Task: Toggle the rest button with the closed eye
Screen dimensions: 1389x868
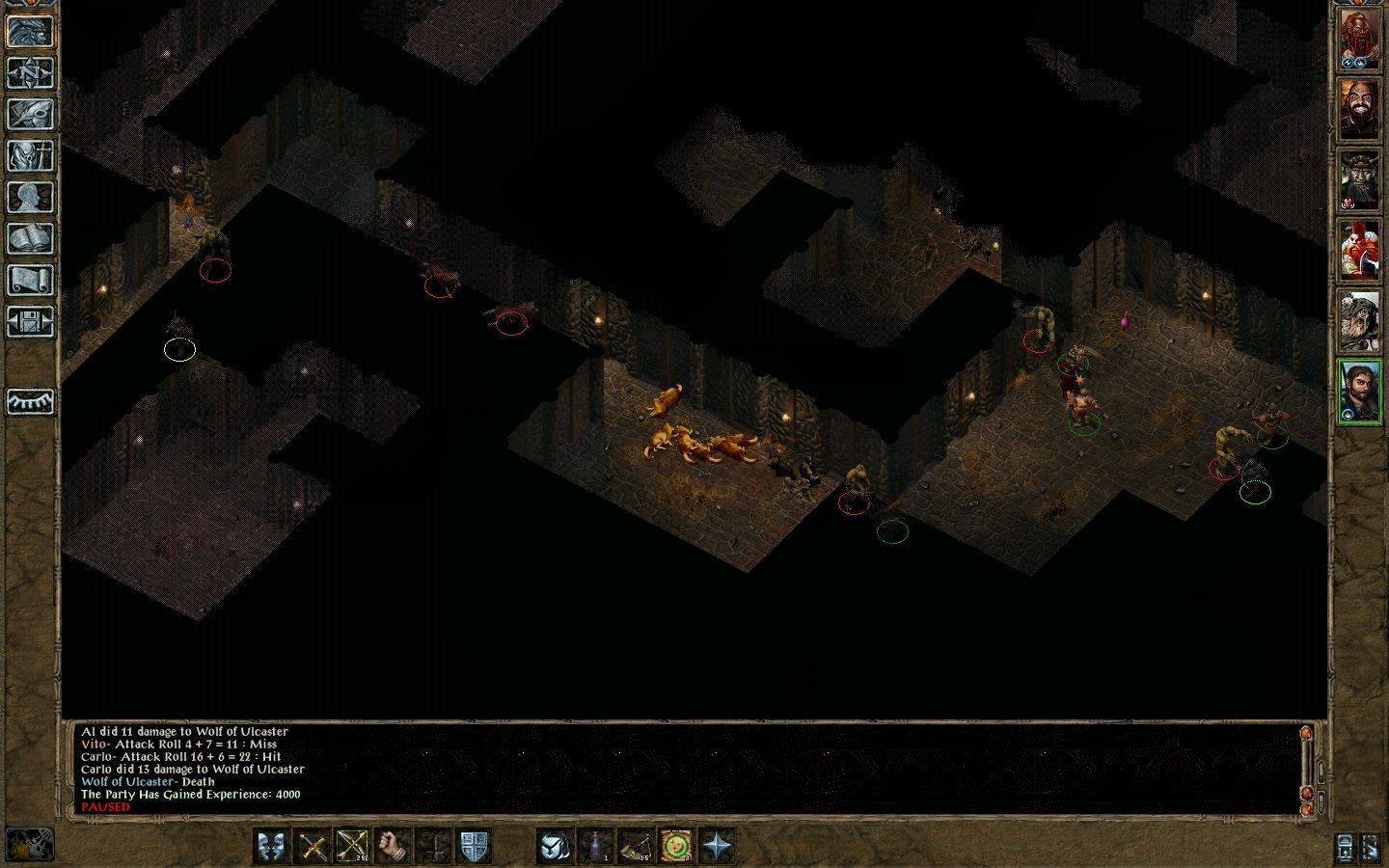Action: tap(30, 400)
